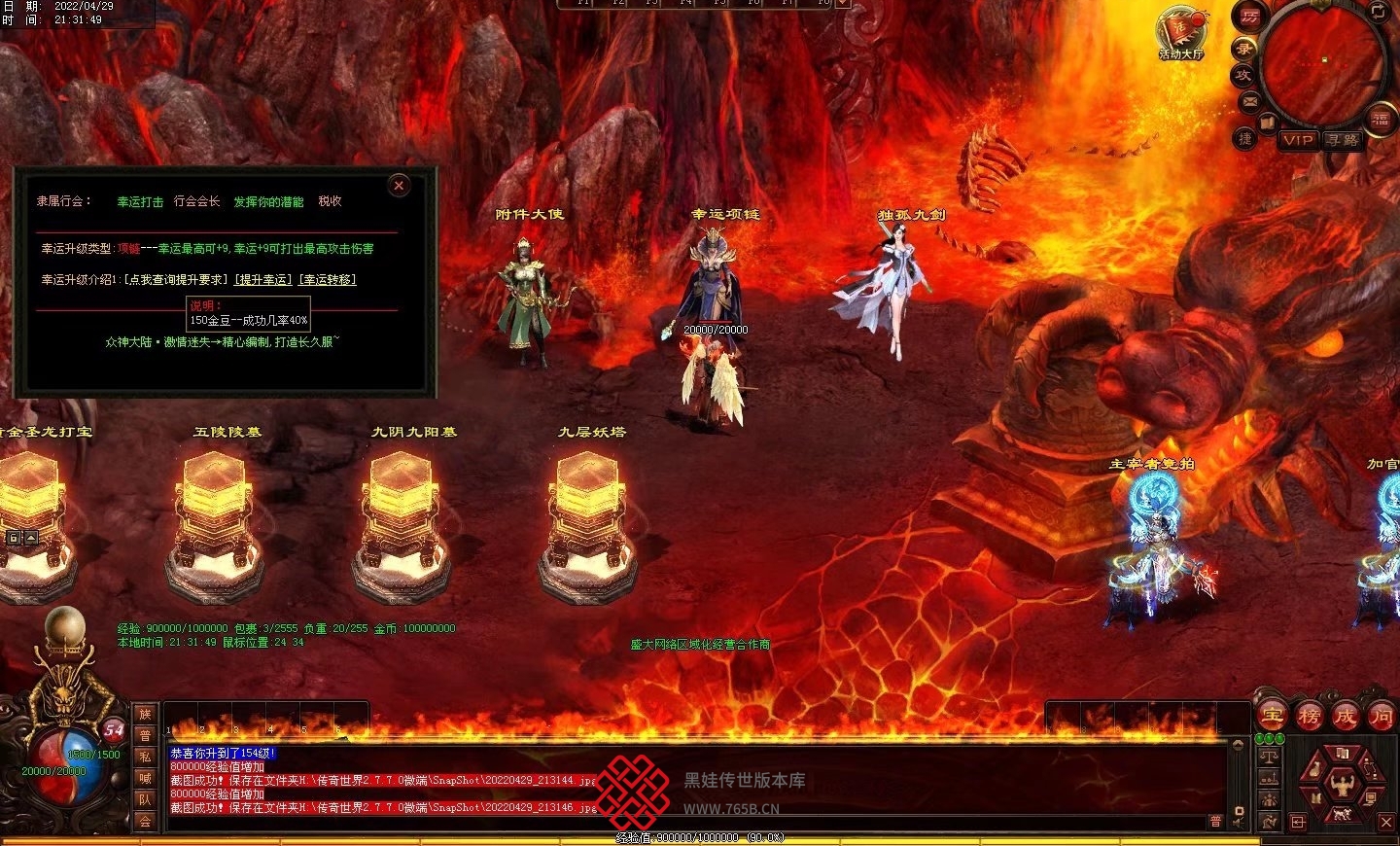This screenshot has width=1400, height=846.
Task: Show the 榜 rankings button
Action: [x=1310, y=717]
